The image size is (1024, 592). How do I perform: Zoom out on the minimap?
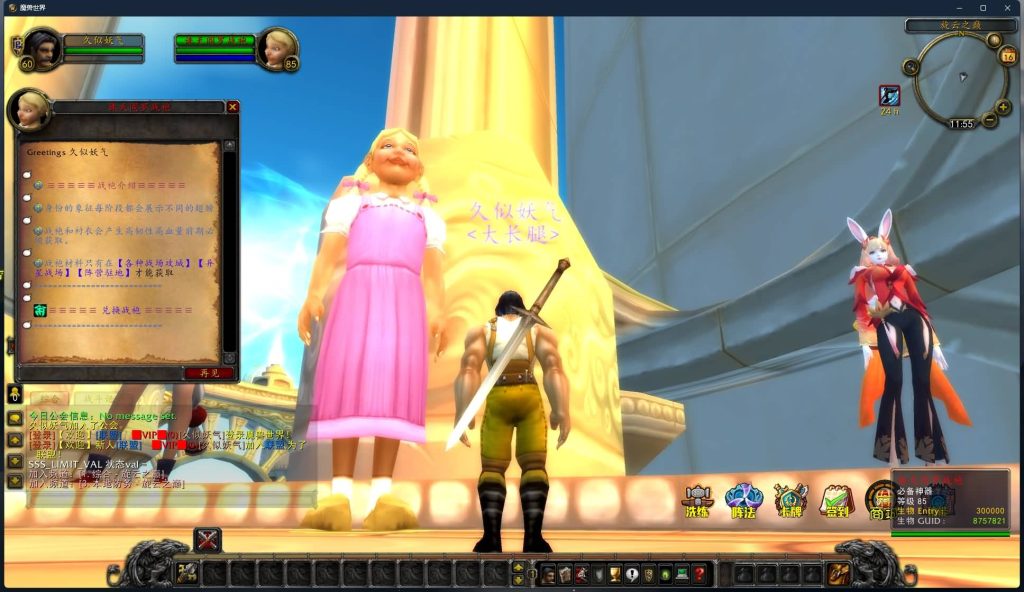pyautogui.click(x=990, y=120)
